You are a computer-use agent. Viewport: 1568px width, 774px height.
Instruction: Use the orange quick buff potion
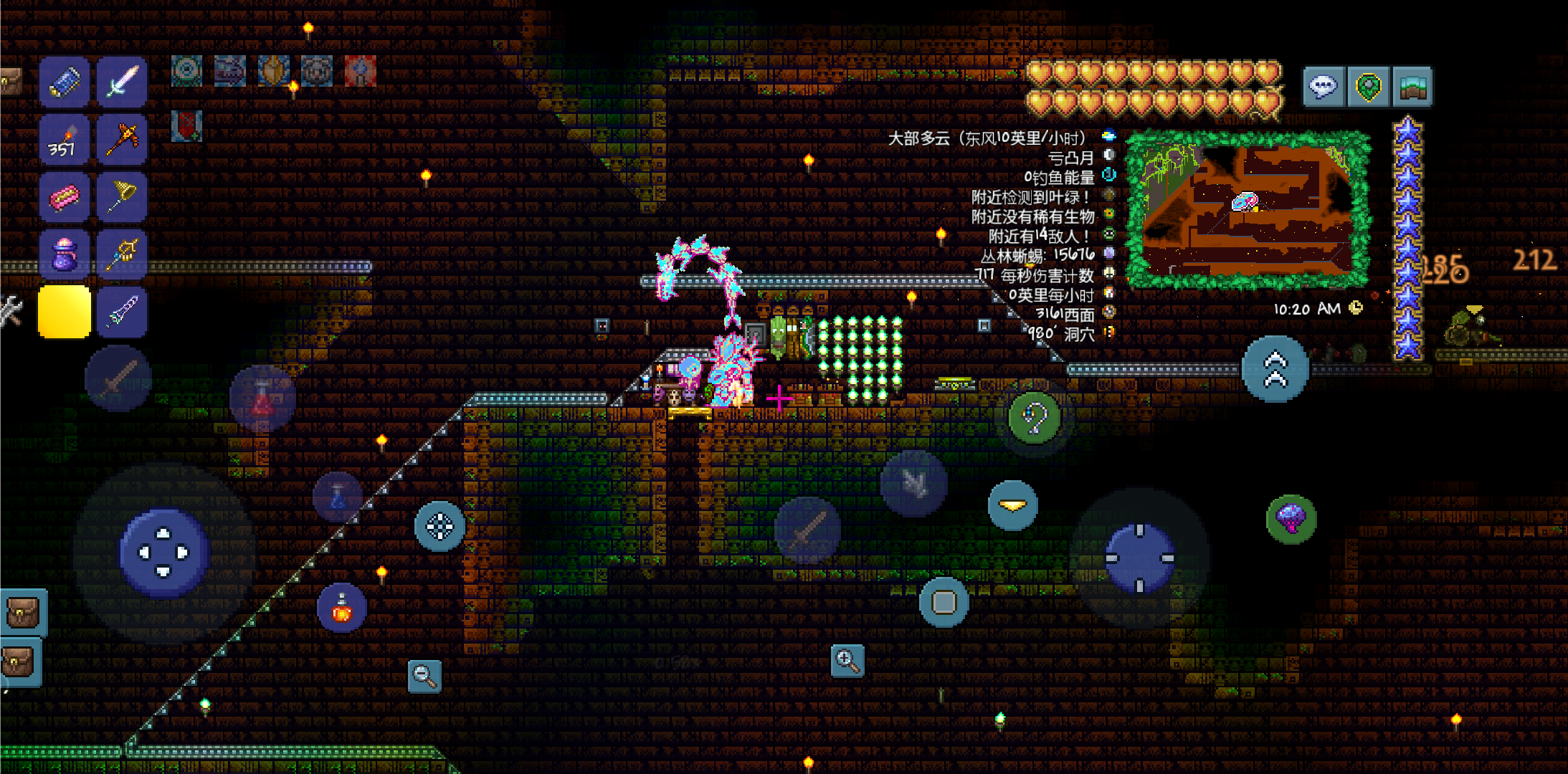(342, 608)
